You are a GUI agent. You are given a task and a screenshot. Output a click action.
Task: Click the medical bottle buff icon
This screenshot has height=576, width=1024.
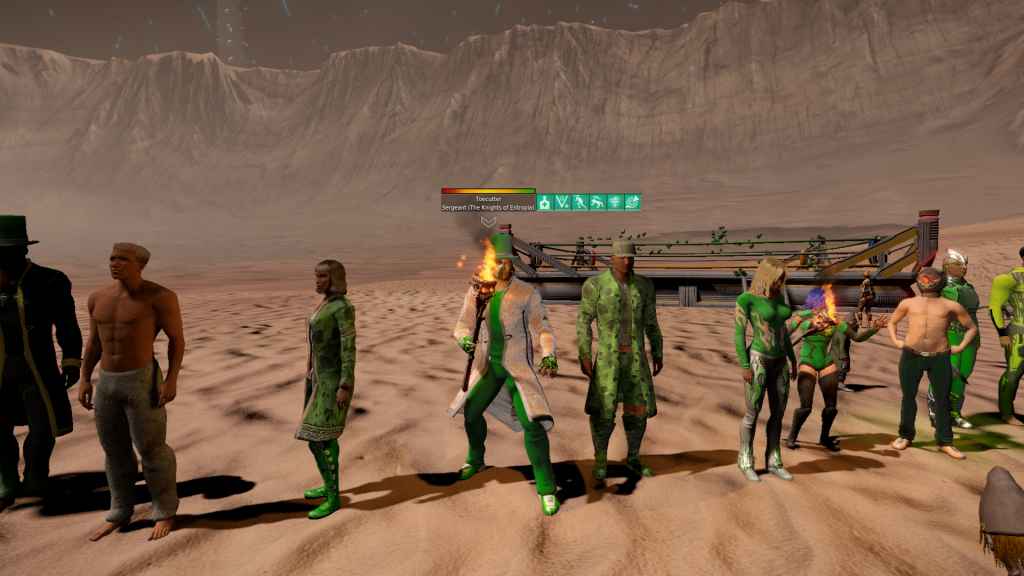(545, 202)
